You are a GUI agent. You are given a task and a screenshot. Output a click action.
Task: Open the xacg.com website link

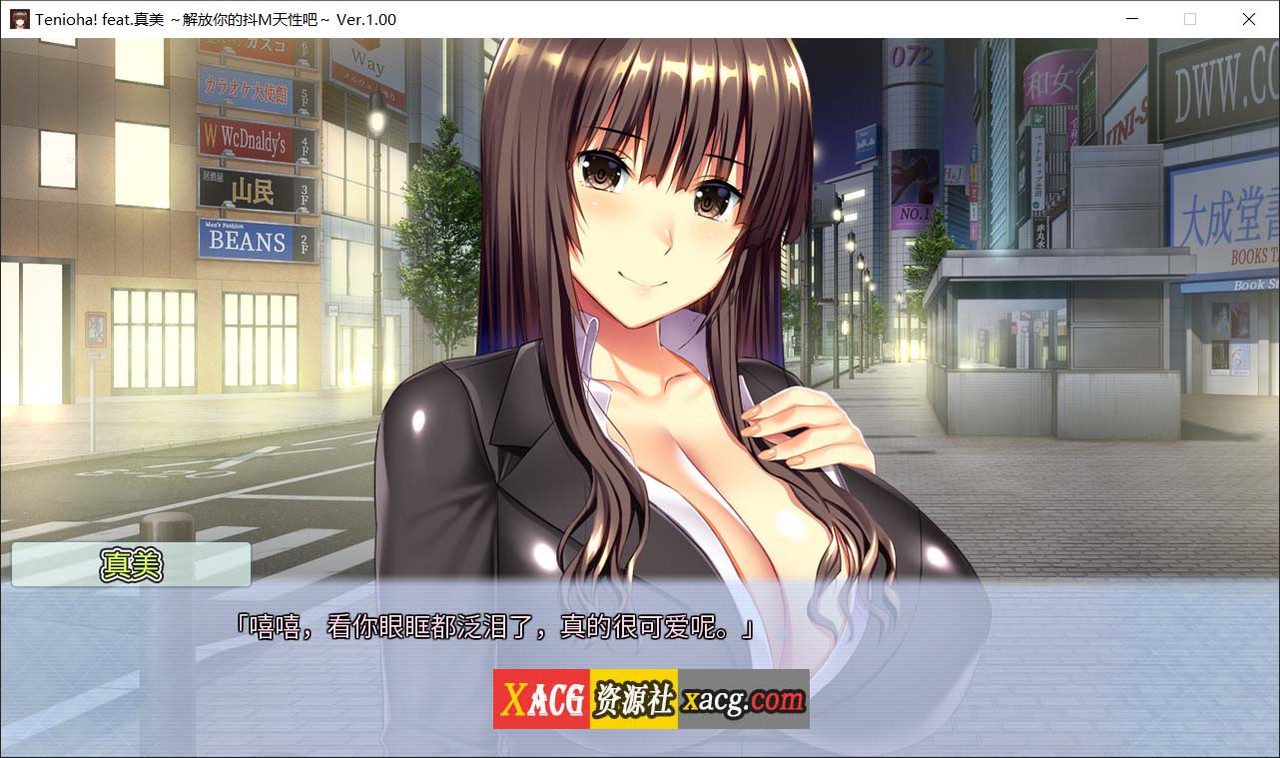pos(742,699)
